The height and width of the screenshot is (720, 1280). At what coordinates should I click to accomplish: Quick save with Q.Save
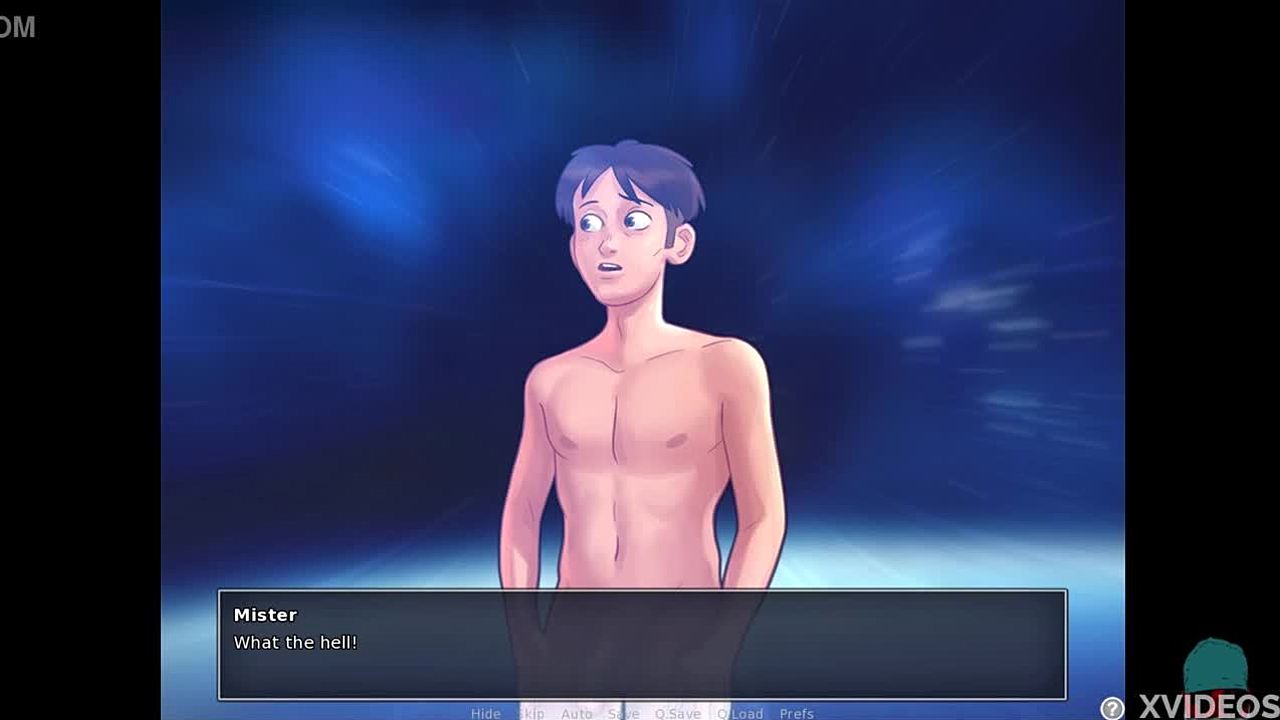point(677,713)
